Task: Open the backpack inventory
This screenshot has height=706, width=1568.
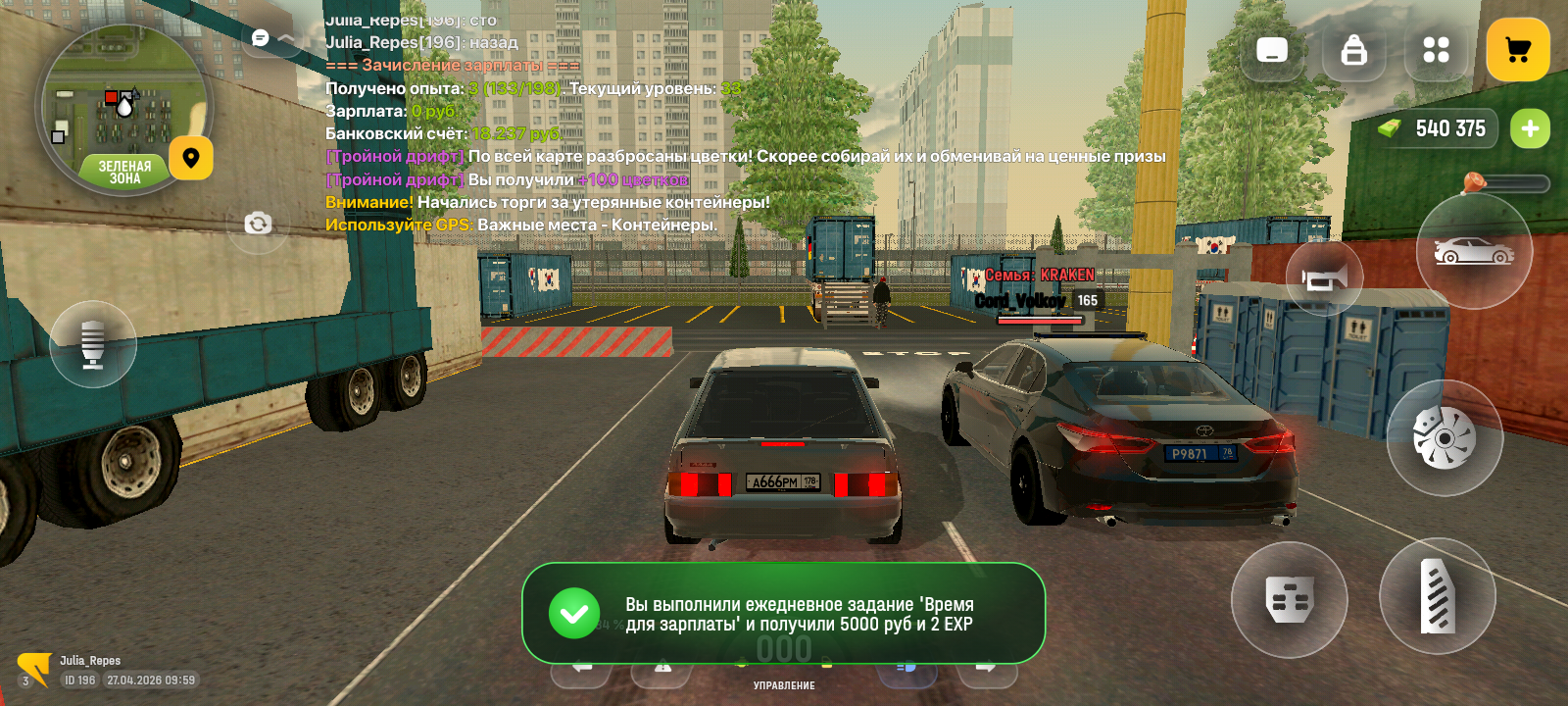Action: pyautogui.click(x=1353, y=50)
